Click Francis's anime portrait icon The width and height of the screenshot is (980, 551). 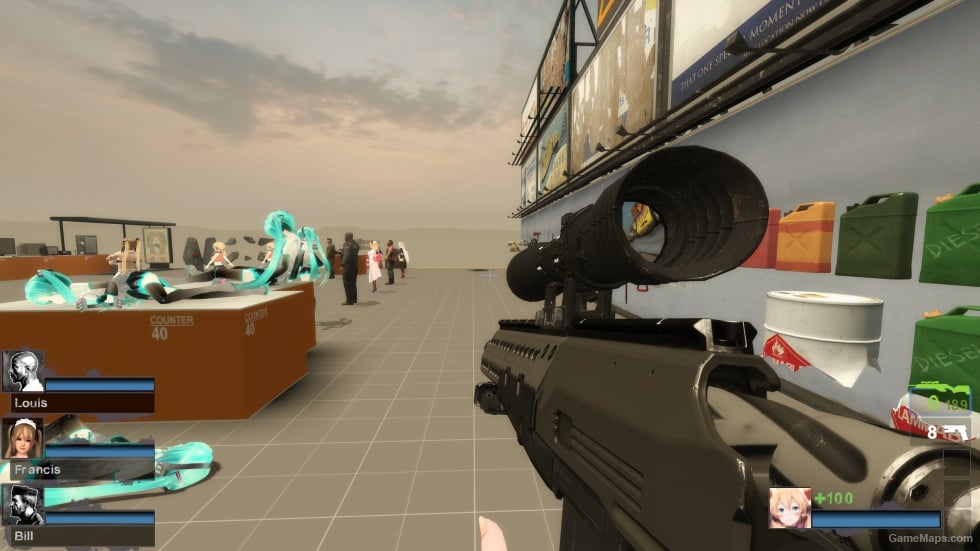[x=23, y=438]
